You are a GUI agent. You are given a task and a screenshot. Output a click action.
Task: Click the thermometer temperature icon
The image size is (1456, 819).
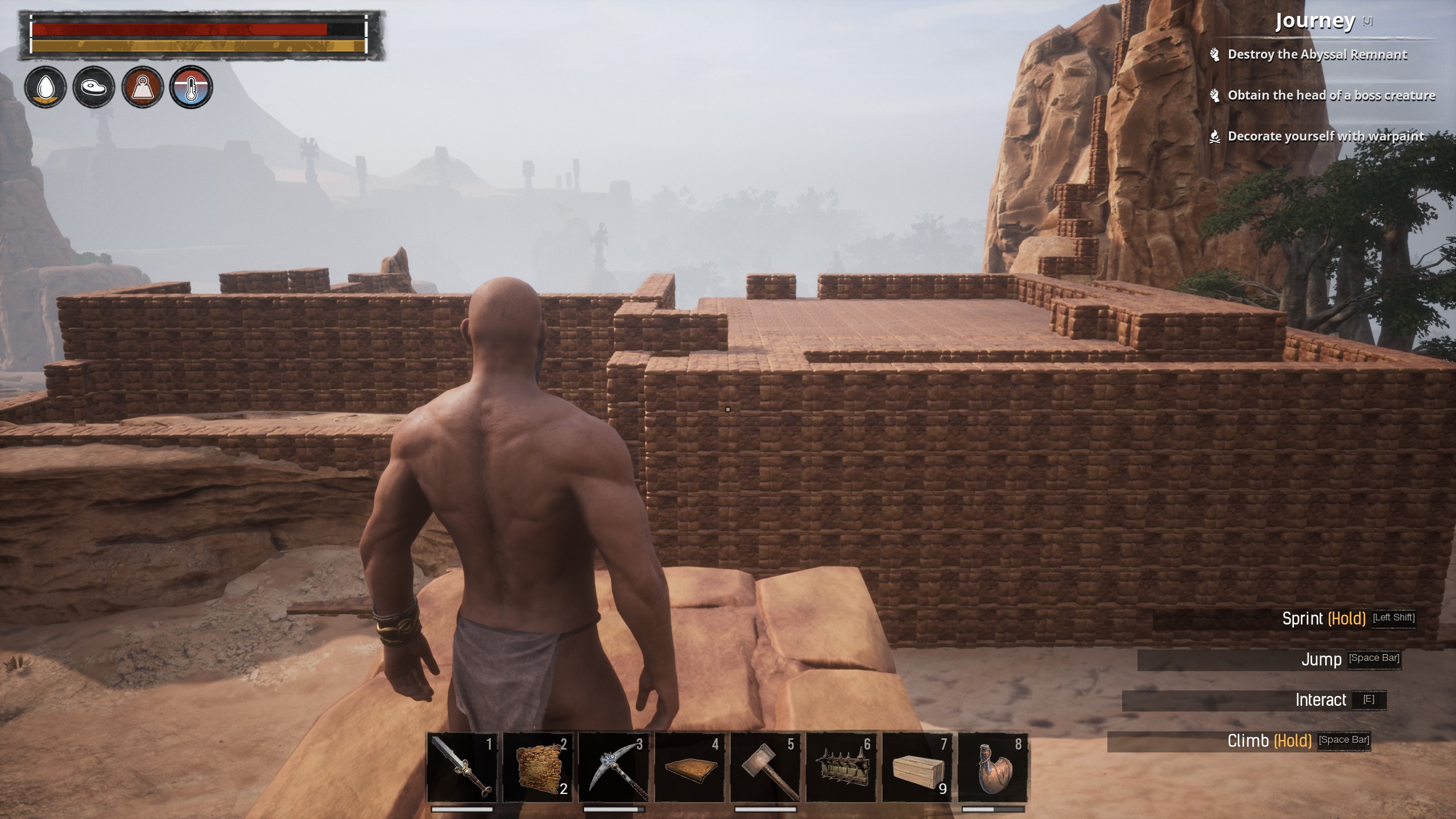pos(191,87)
